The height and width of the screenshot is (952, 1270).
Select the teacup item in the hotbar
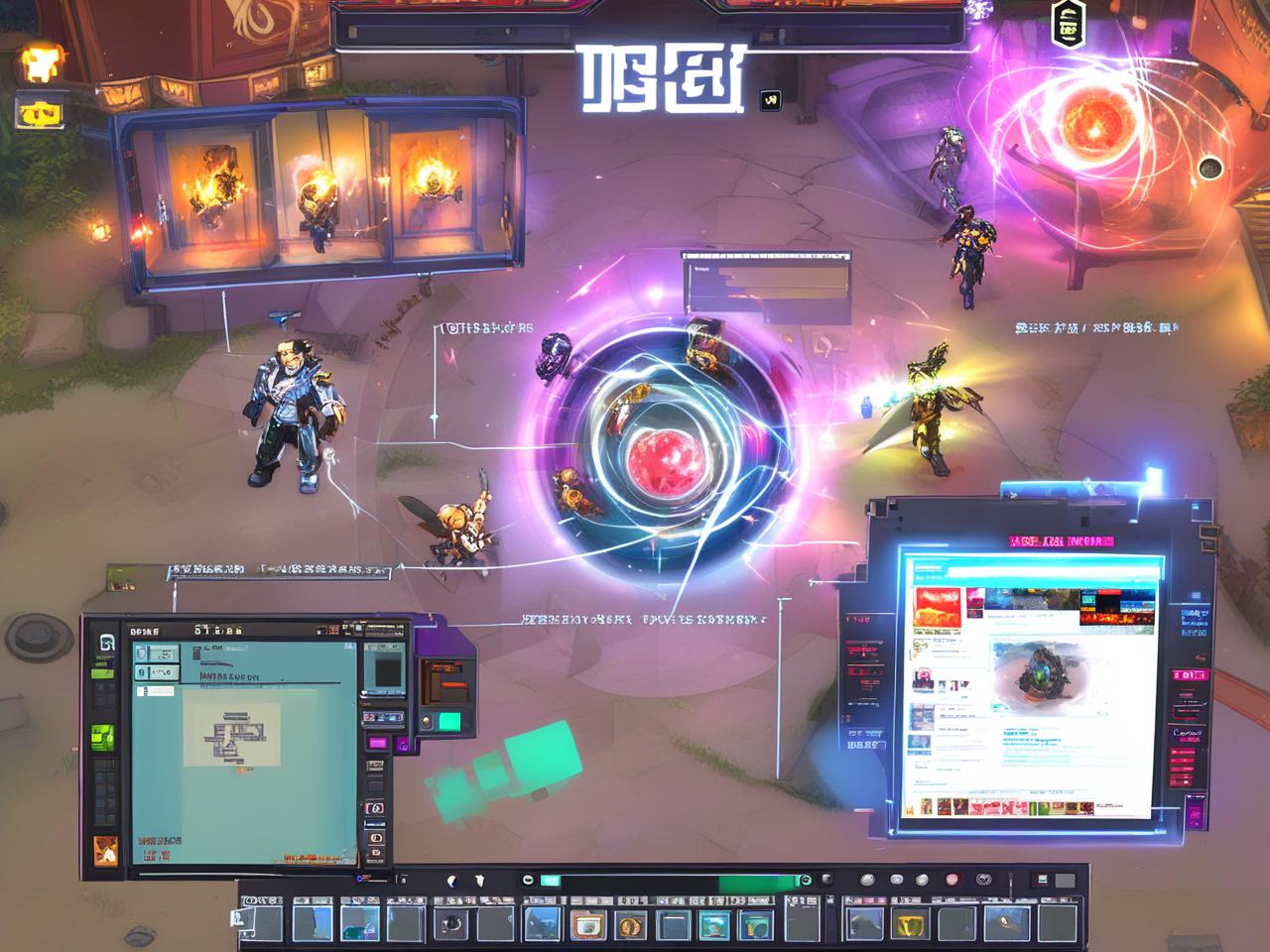tap(587, 925)
